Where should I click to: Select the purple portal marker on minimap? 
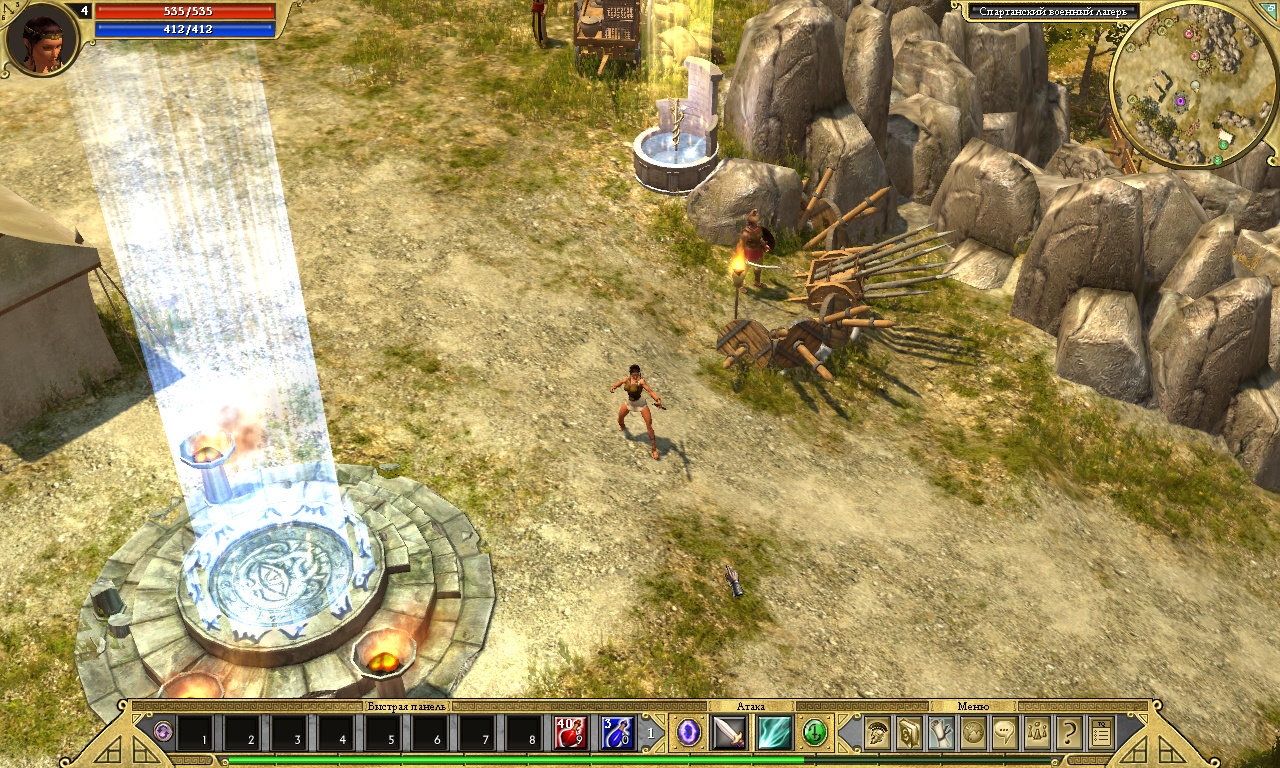pyautogui.click(x=1180, y=100)
